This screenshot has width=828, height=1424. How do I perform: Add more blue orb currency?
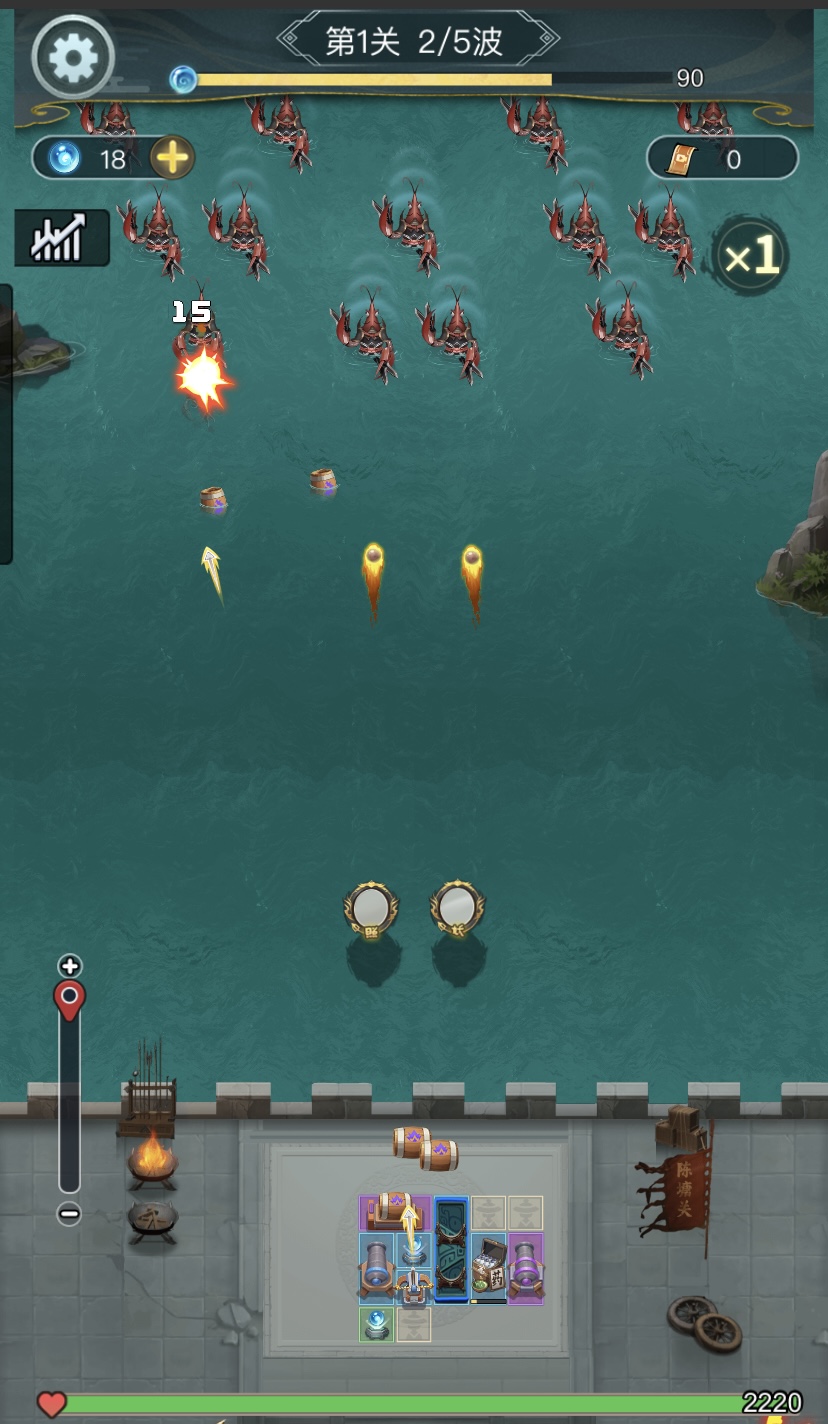pyautogui.click(x=172, y=158)
